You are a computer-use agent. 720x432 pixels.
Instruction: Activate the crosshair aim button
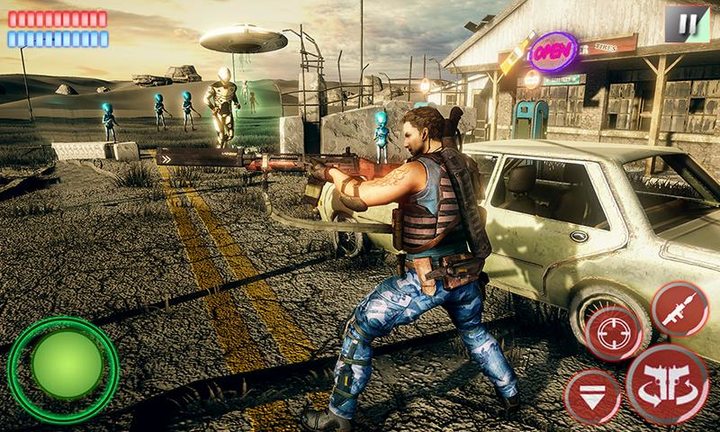pyautogui.click(x=613, y=334)
